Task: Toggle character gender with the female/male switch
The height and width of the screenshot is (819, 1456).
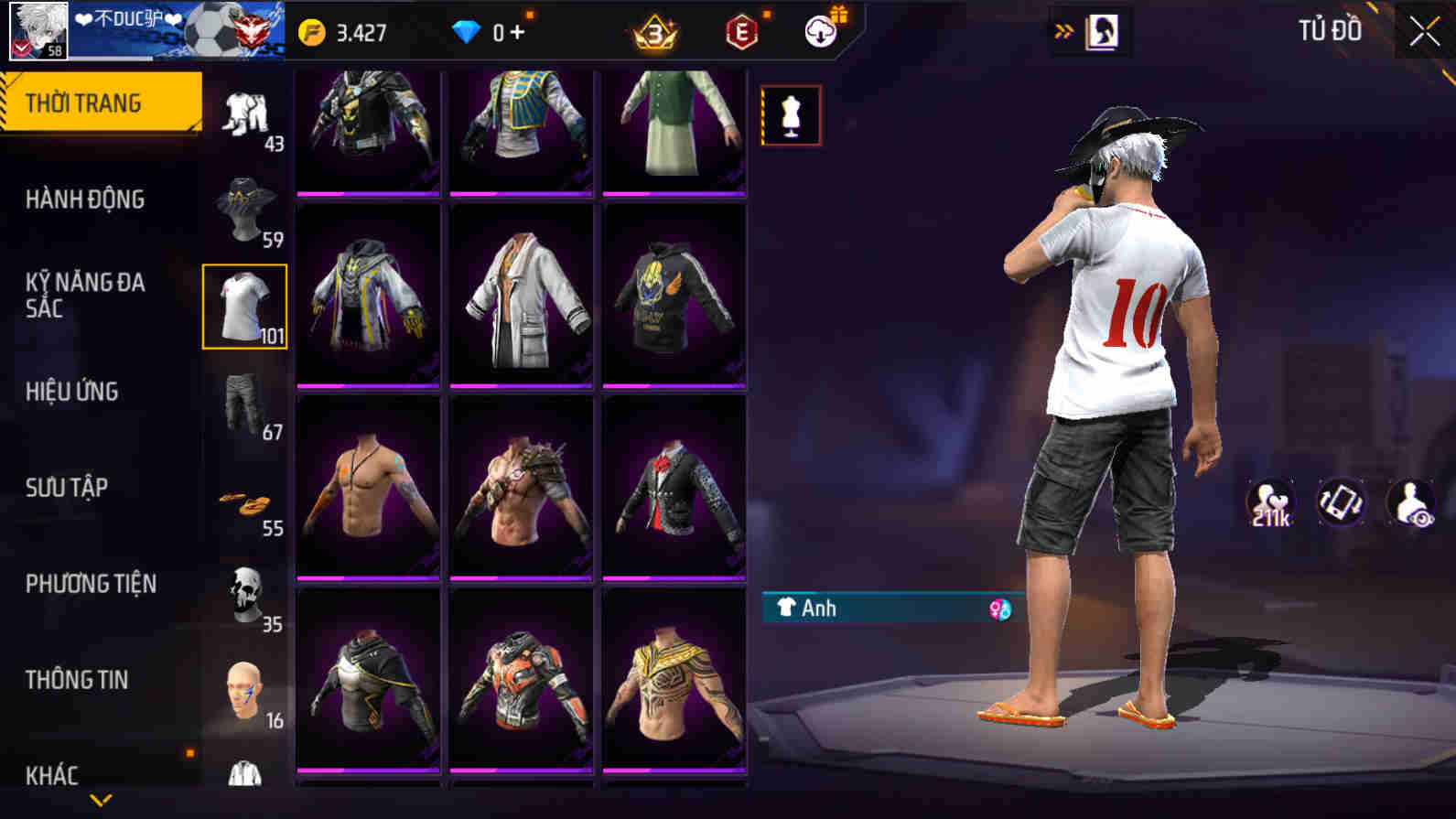Action: click(999, 608)
